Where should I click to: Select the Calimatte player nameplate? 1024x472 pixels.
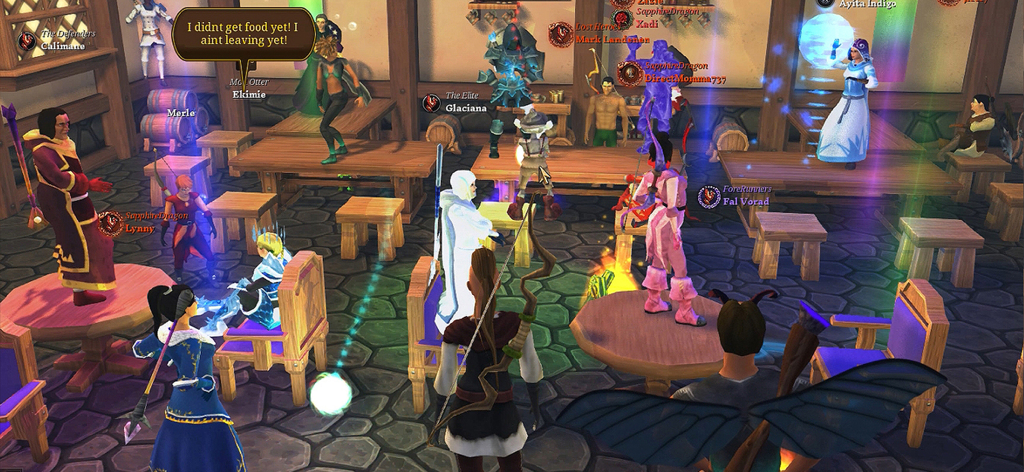[63, 47]
